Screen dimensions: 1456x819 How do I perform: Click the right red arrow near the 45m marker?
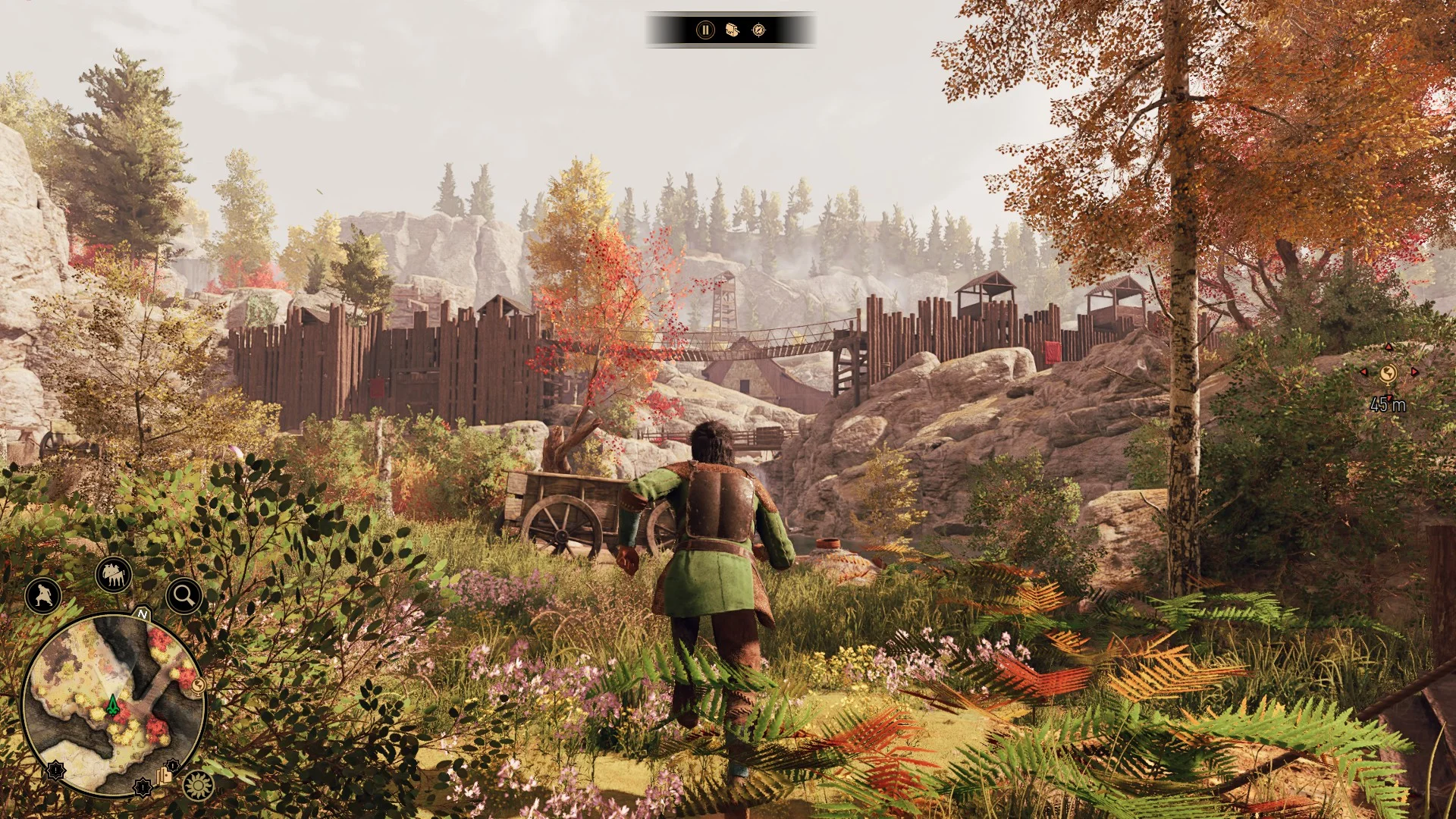pos(1414,373)
